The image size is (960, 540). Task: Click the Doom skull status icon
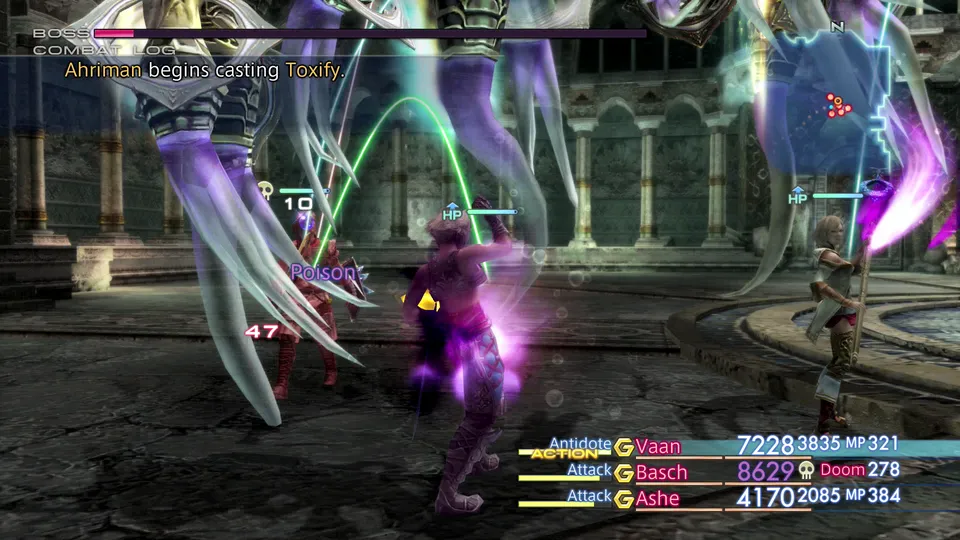point(805,470)
